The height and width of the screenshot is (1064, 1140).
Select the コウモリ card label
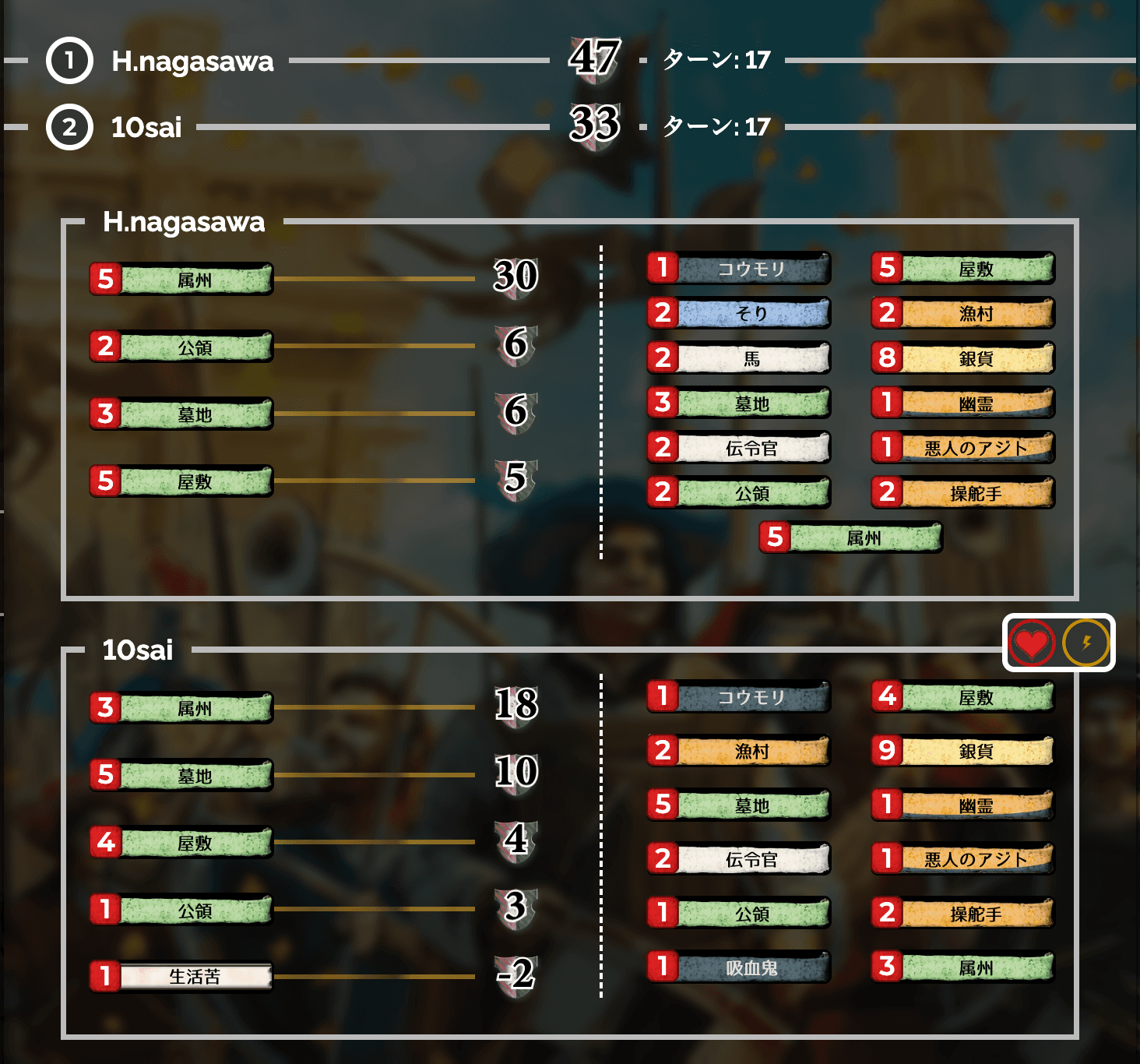click(x=751, y=267)
